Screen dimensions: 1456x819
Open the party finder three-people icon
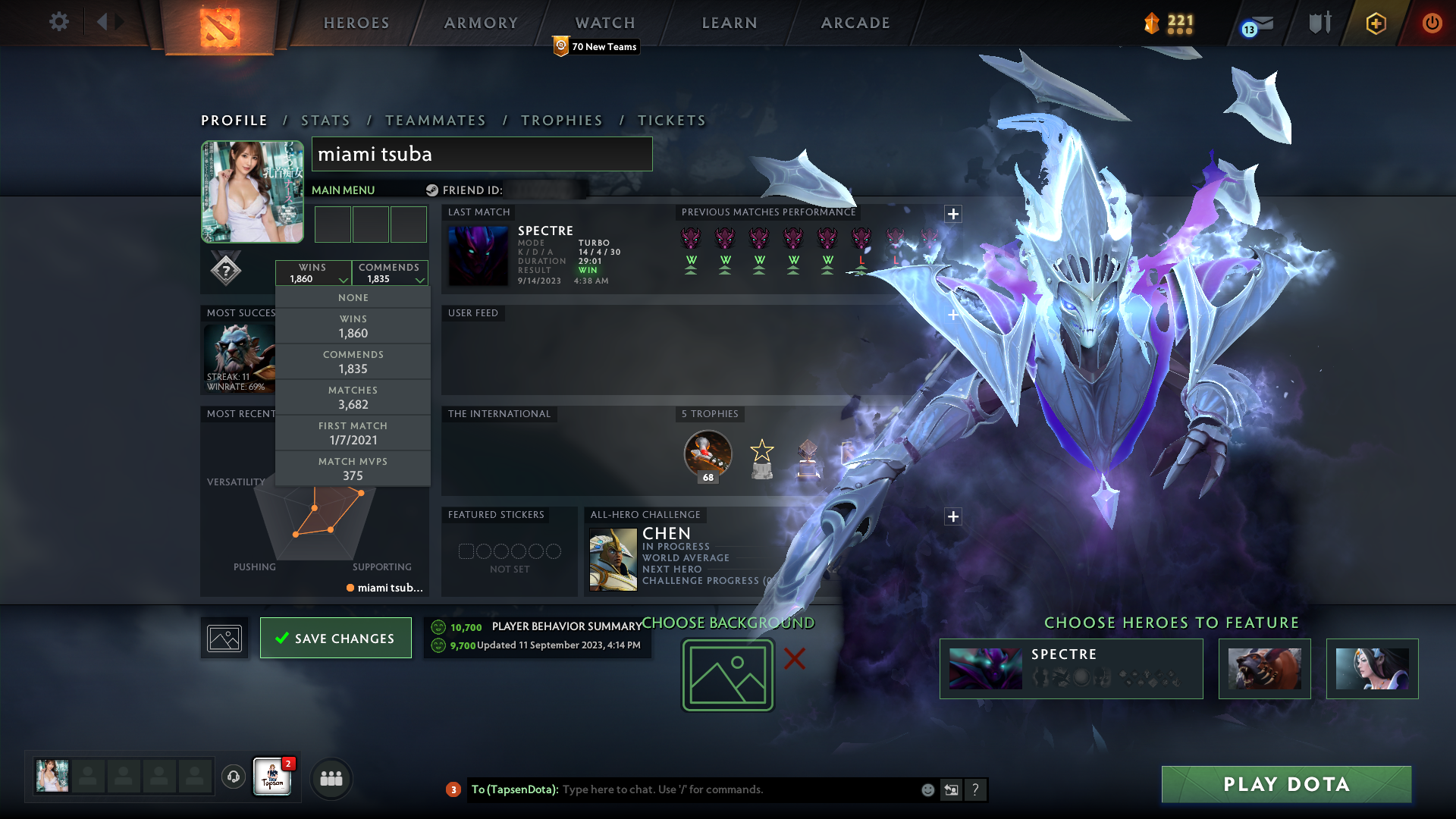331,778
